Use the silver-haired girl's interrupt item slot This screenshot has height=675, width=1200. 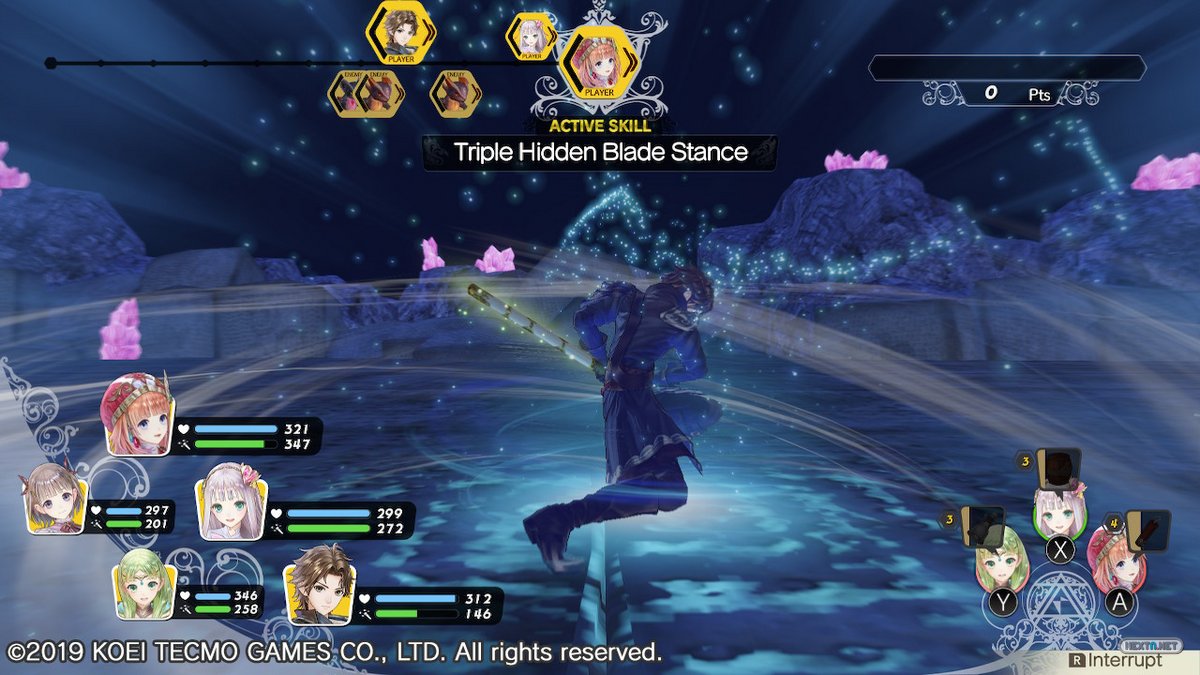click(x=1057, y=467)
